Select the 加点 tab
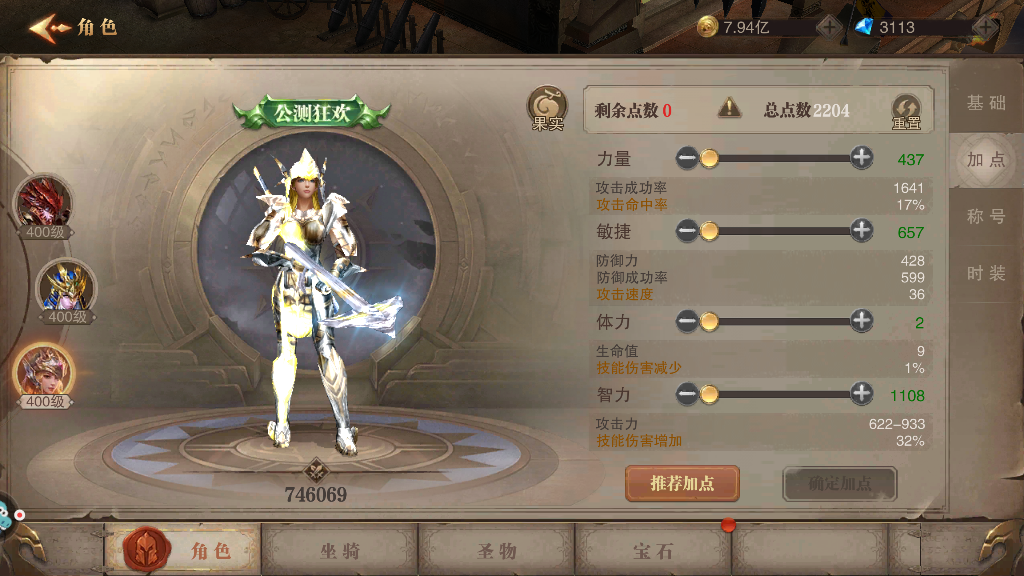This screenshot has width=1024, height=576. (x=986, y=160)
